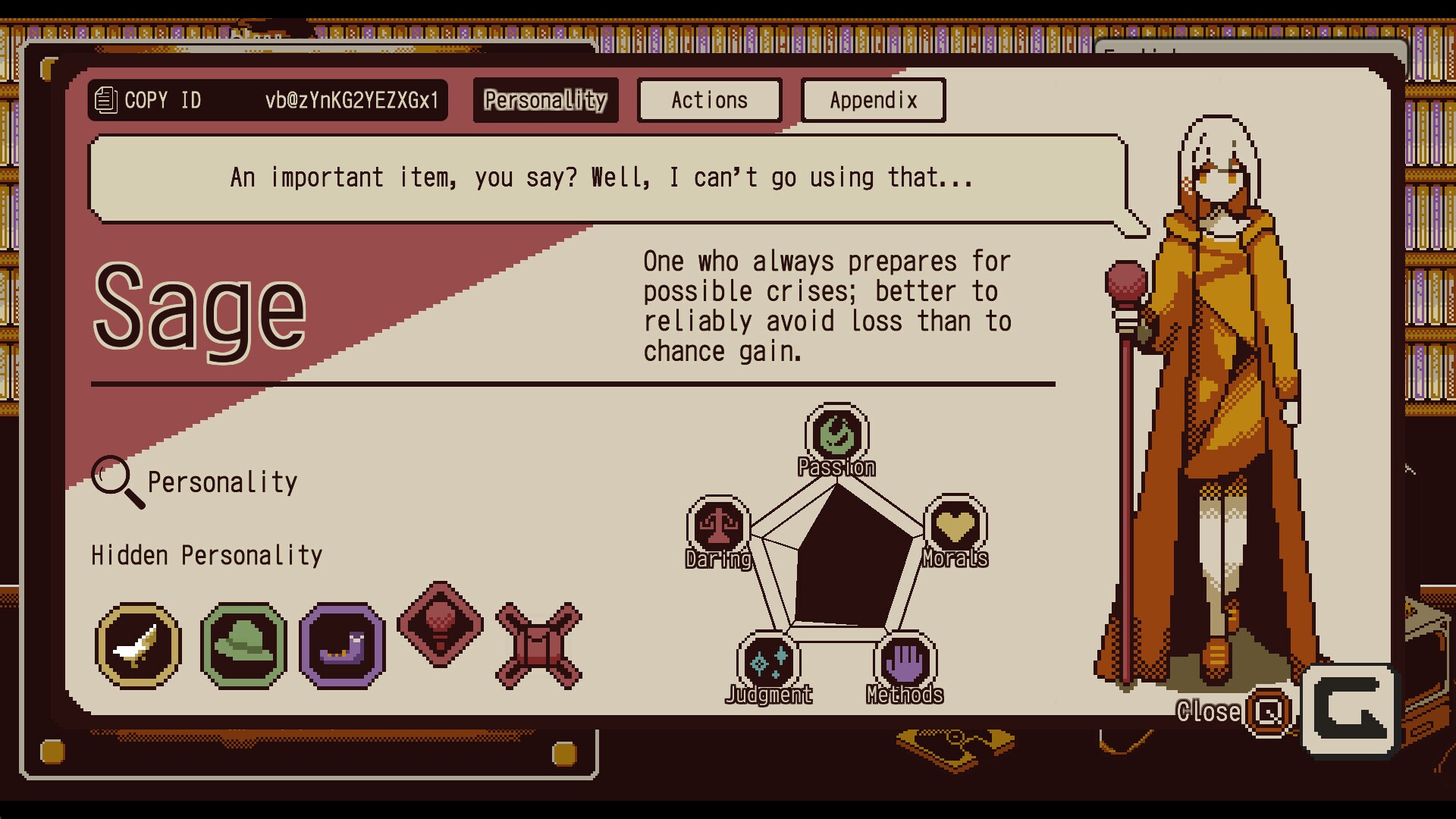
Task: Click the Judgment sparkles icon
Action: click(x=770, y=662)
